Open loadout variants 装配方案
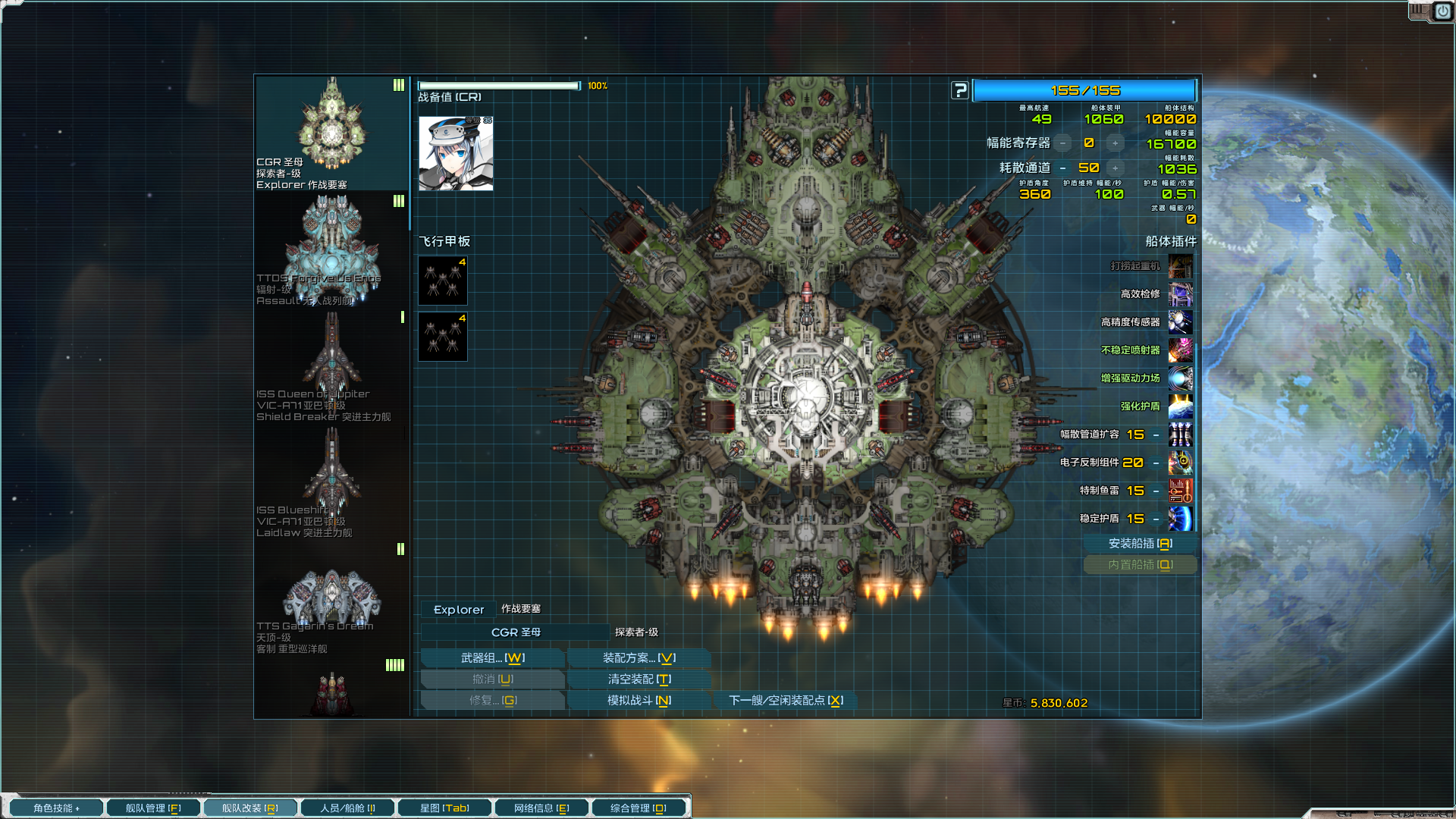Viewport: 1456px width, 819px height. pyautogui.click(x=639, y=657)
